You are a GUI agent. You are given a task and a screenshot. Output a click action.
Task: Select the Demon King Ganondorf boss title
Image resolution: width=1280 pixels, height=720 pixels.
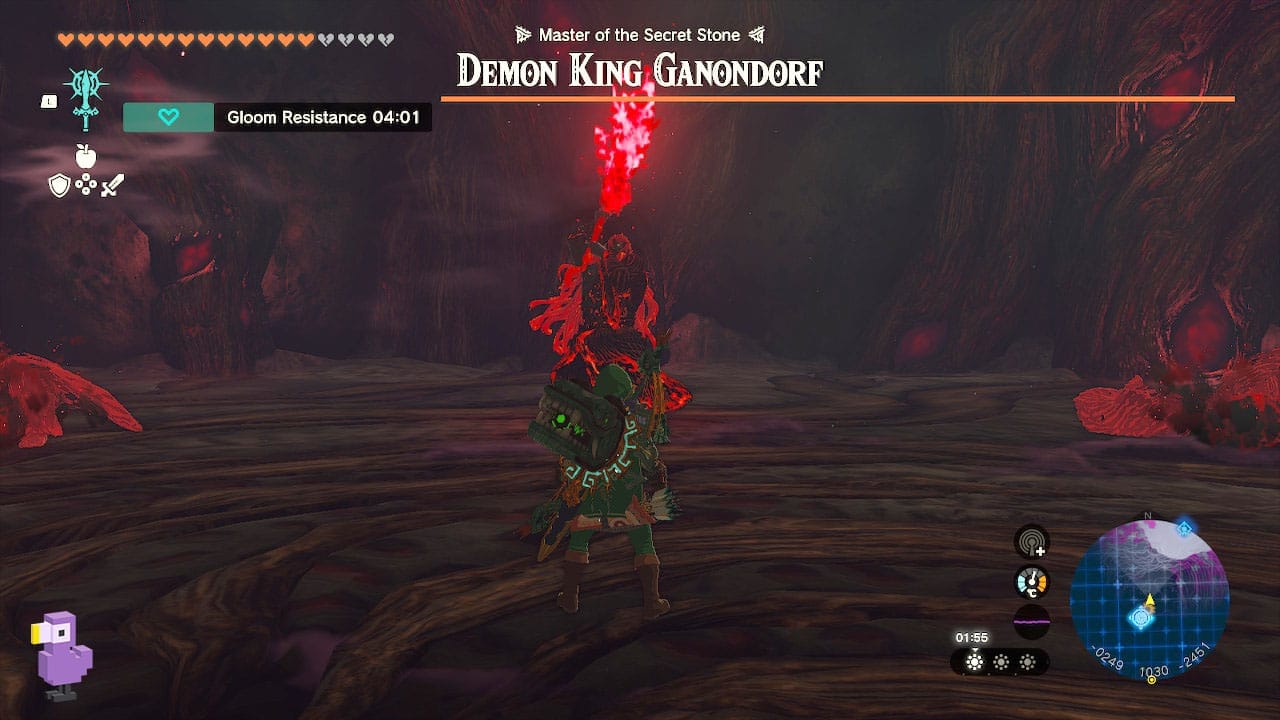[640, 72]
